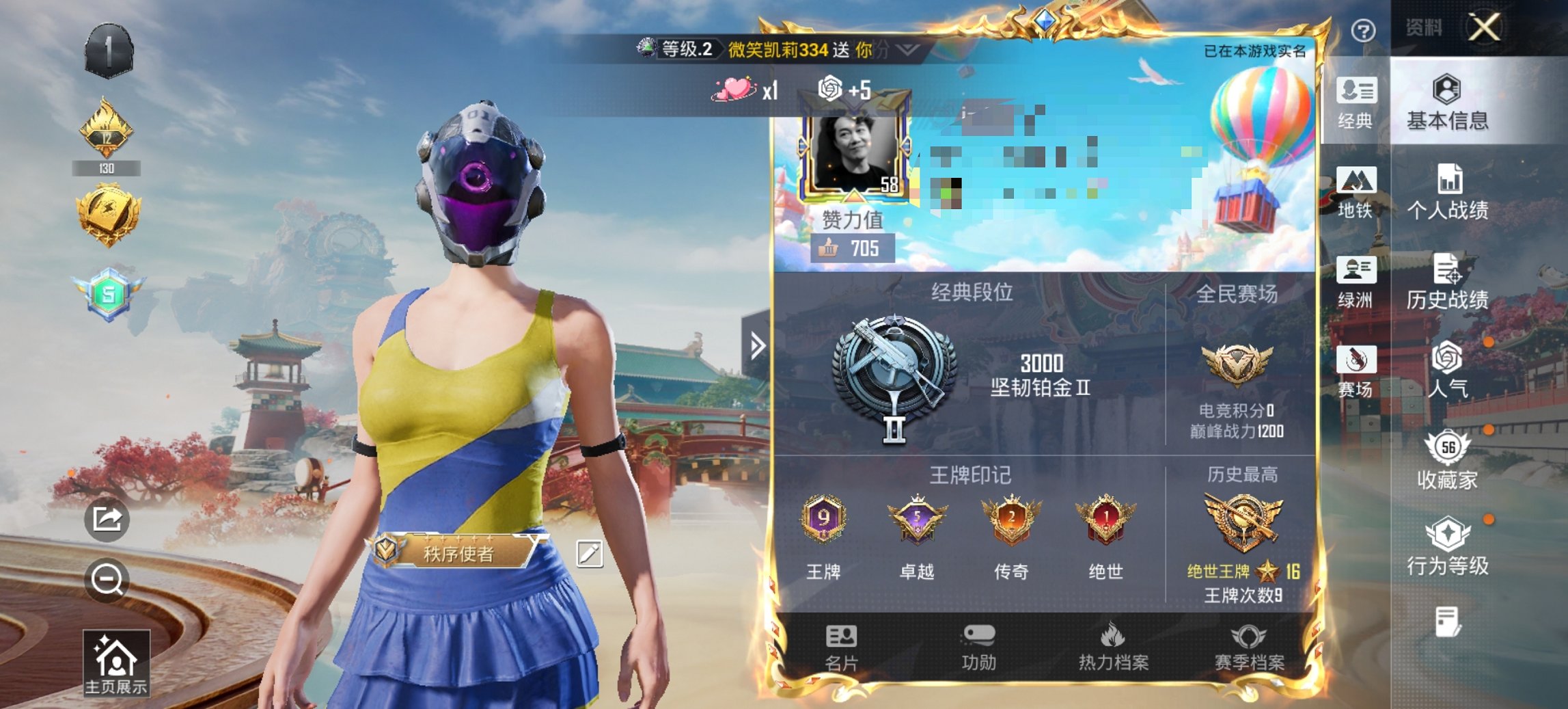Open the 个人战绩 personal stats panel
This screenshot has height=709, width=1568.
pyautogui.click(x=1448, y=203)
